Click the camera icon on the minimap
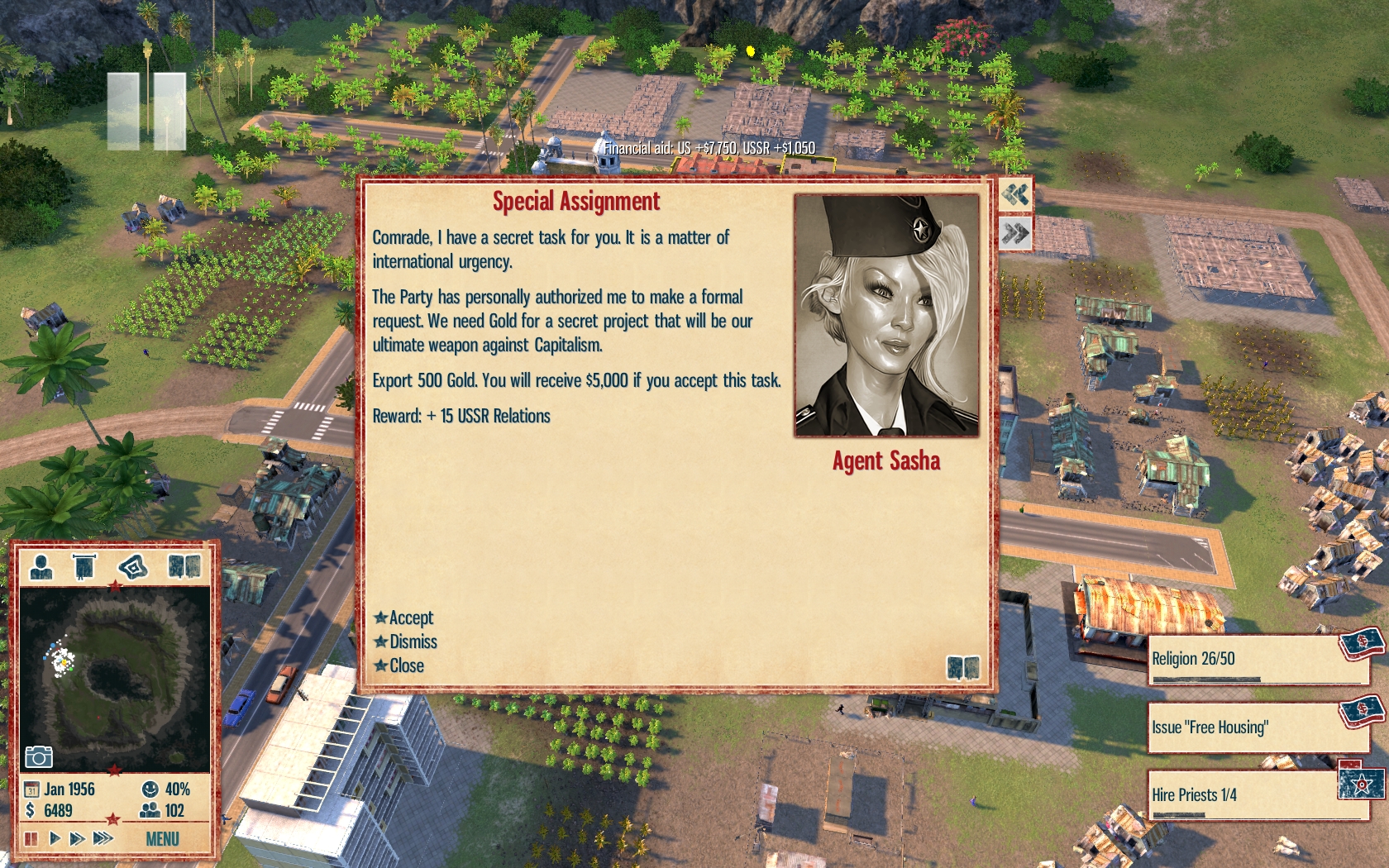1389x868 pixels. click(x=38, y=756)
